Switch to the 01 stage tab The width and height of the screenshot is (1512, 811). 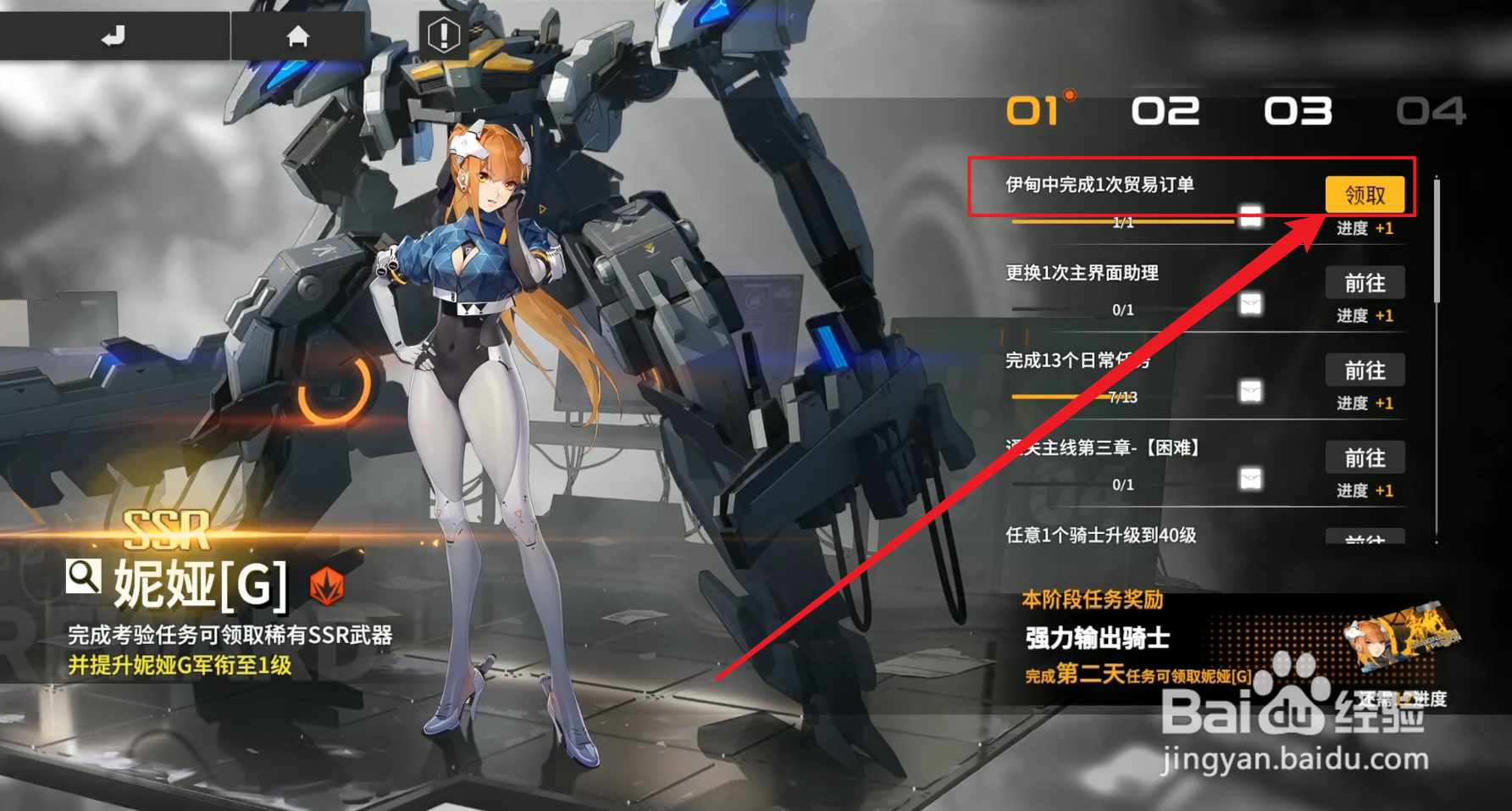[x=1035, y=111]
